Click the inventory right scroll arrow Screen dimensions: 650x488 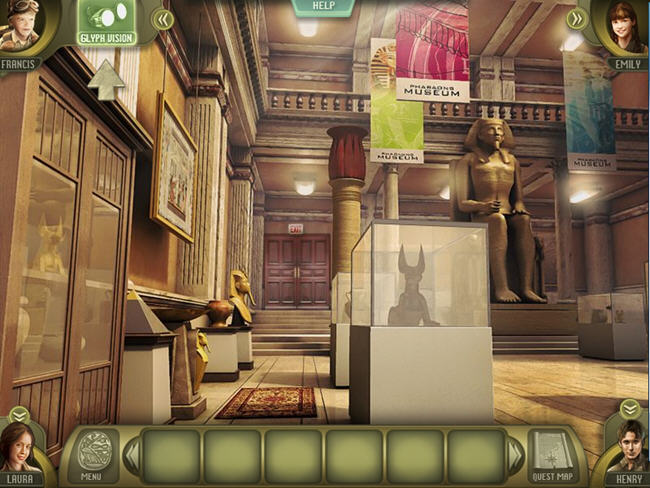pos(515,456)
